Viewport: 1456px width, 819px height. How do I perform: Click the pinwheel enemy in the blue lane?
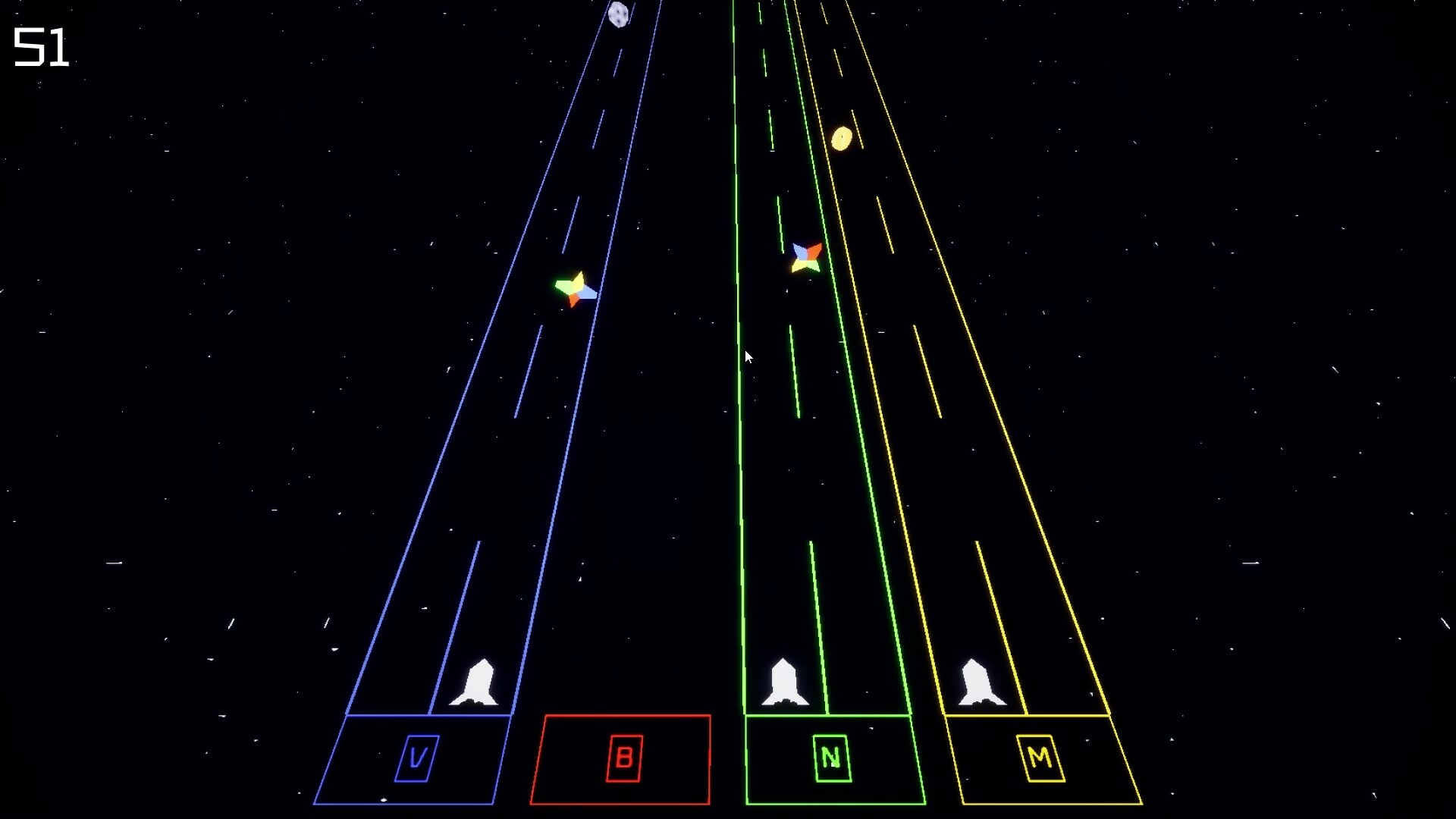click(576, 288)
